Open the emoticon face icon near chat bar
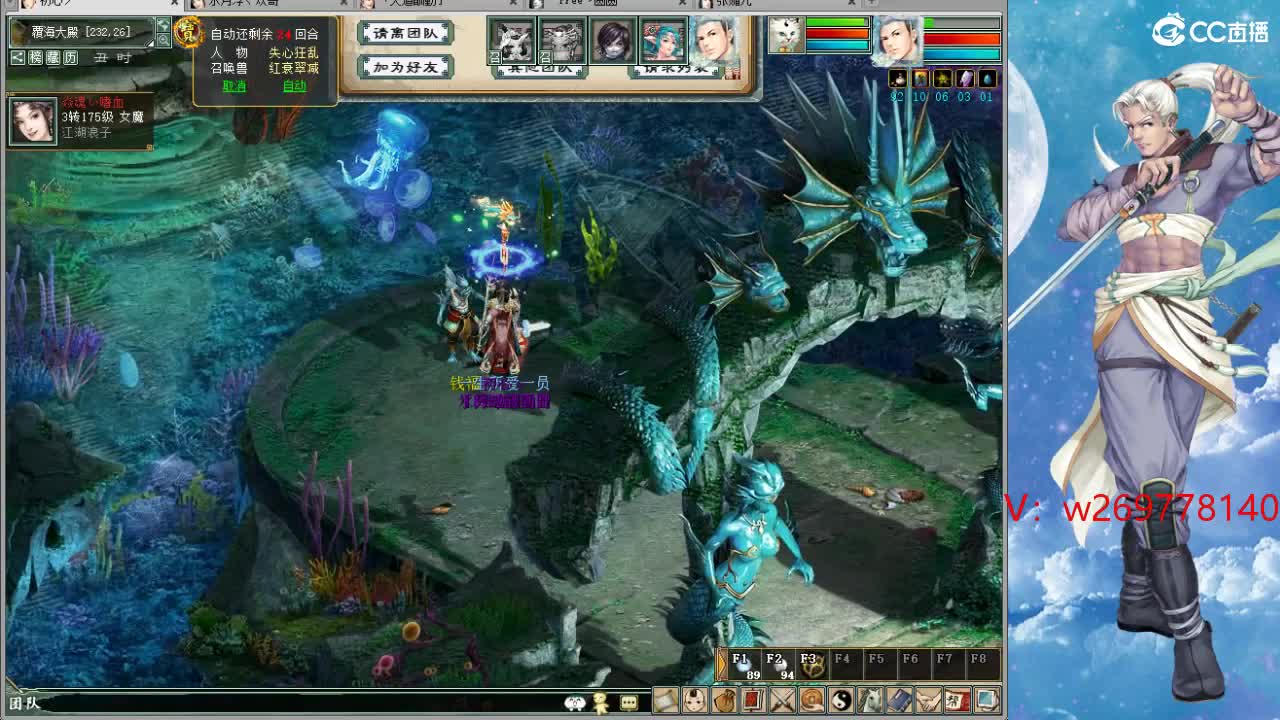Image resolution: width=1280 pixels, height=720 pixels. point(574,702)
